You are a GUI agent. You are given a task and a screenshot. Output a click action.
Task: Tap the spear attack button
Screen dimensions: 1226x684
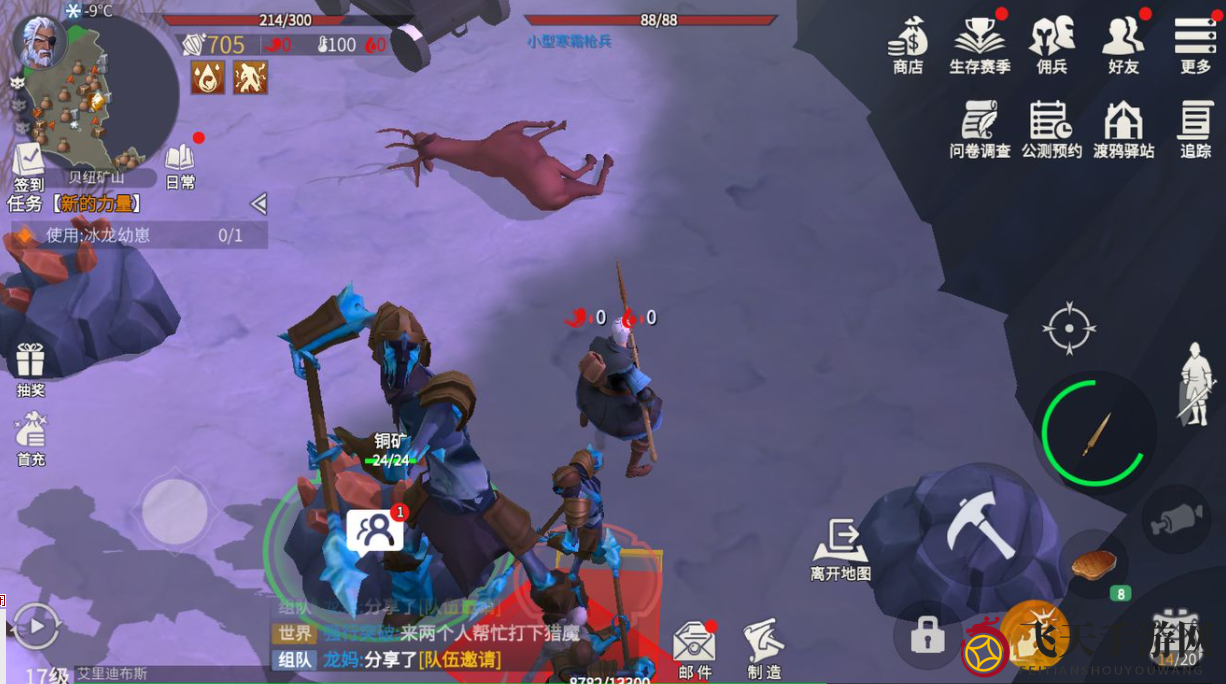(x=1096, y=434)
